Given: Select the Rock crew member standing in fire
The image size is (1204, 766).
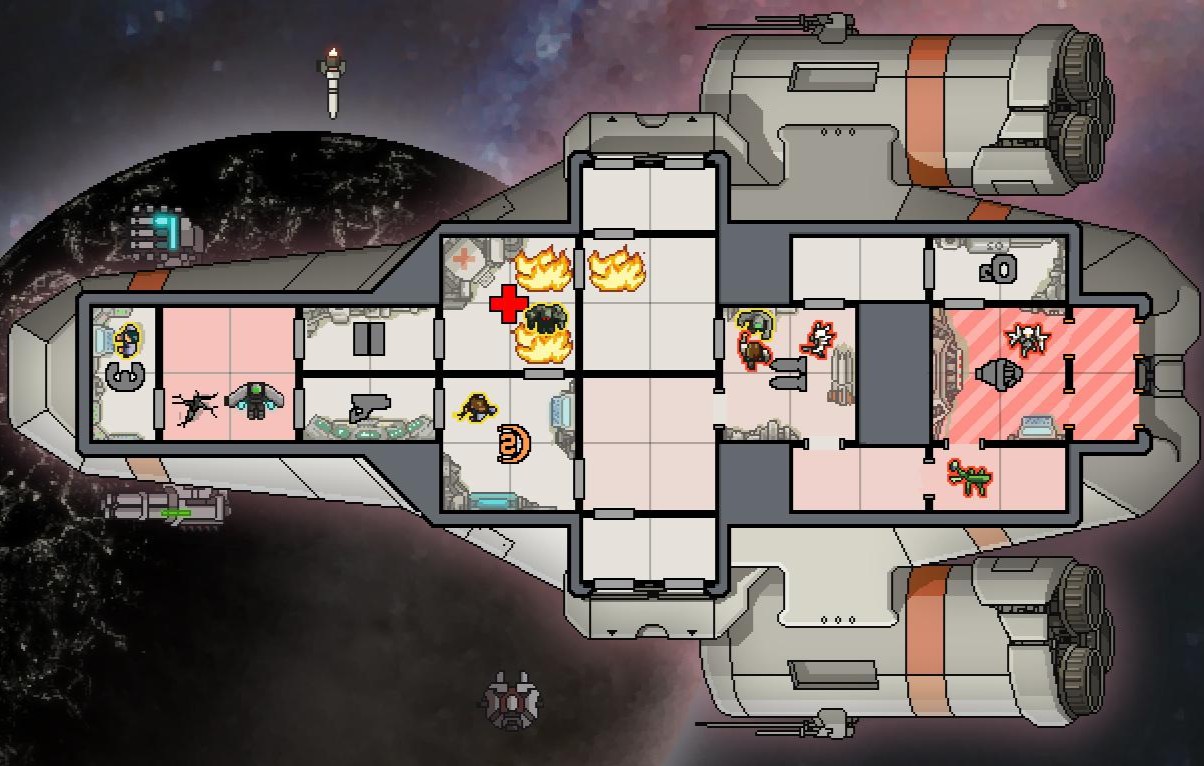Looking at the screenshot, I should coord(545,320).
